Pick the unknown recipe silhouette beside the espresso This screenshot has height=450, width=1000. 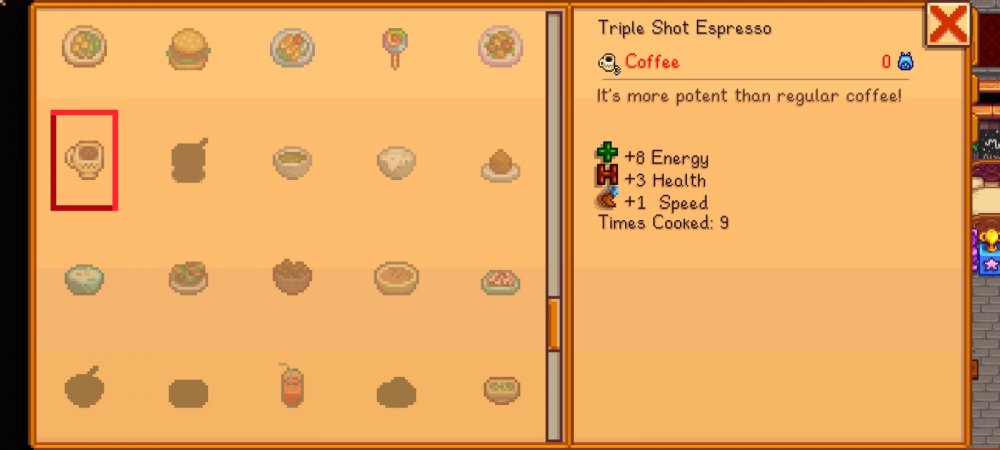tap(188, 162)
